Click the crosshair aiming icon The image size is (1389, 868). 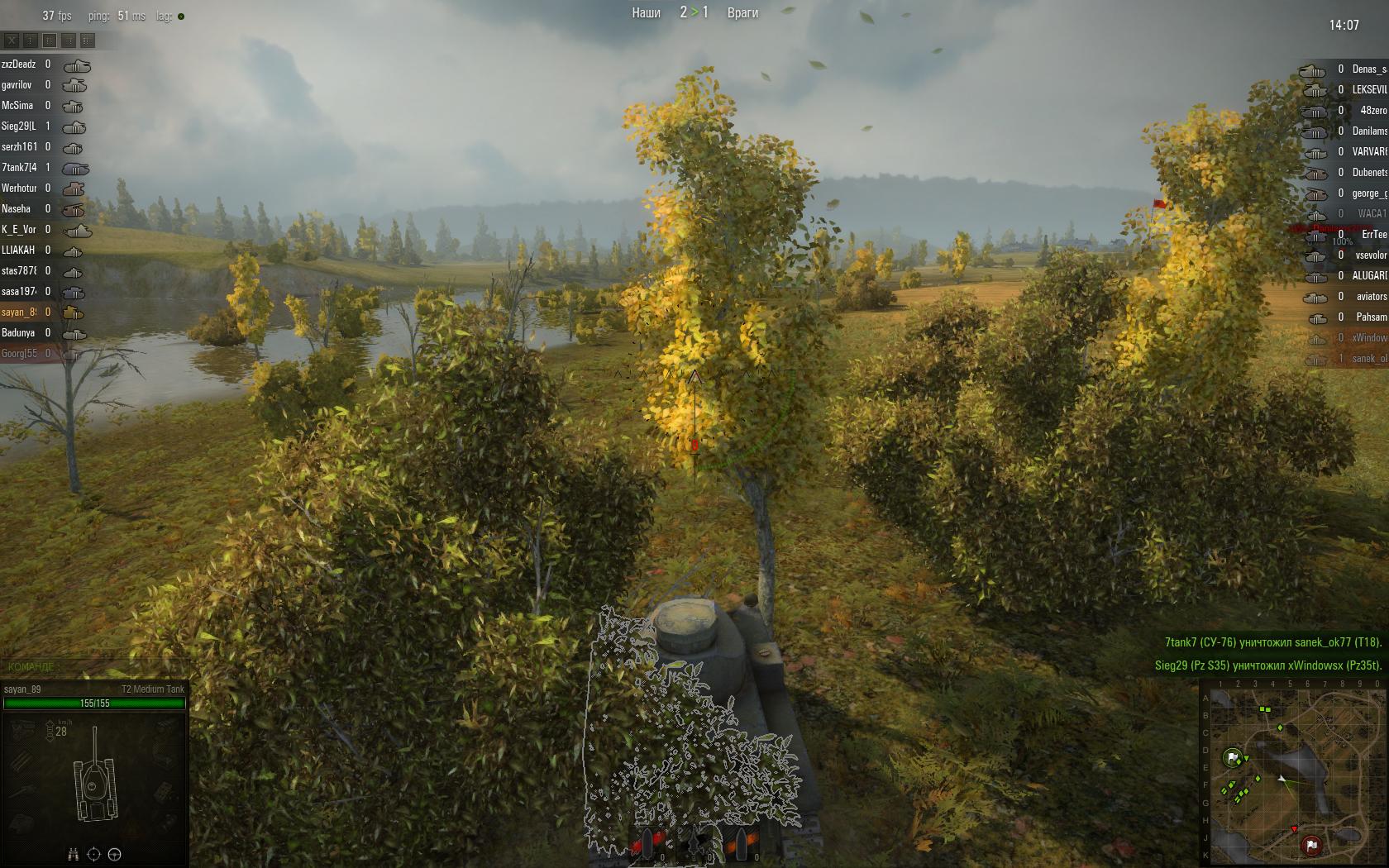coord(93,854)
